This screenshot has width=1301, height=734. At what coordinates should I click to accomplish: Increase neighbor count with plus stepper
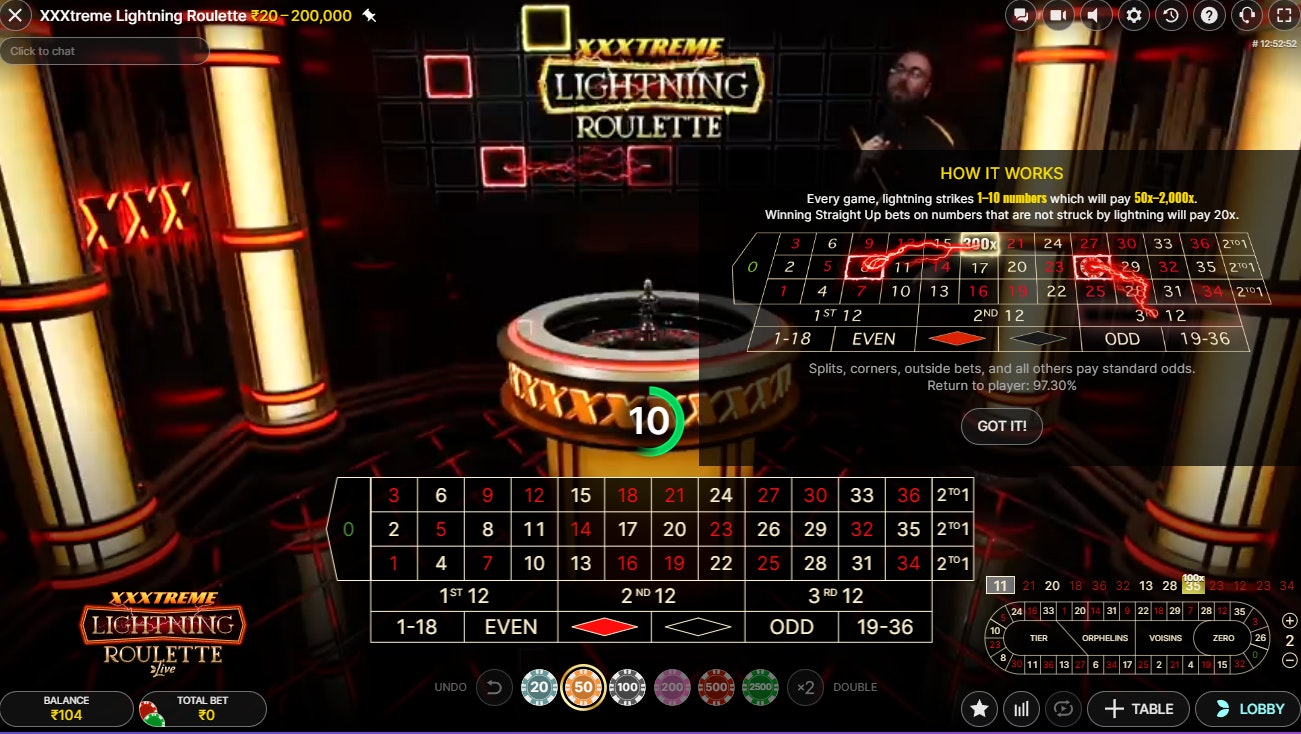coord(1291,618)
